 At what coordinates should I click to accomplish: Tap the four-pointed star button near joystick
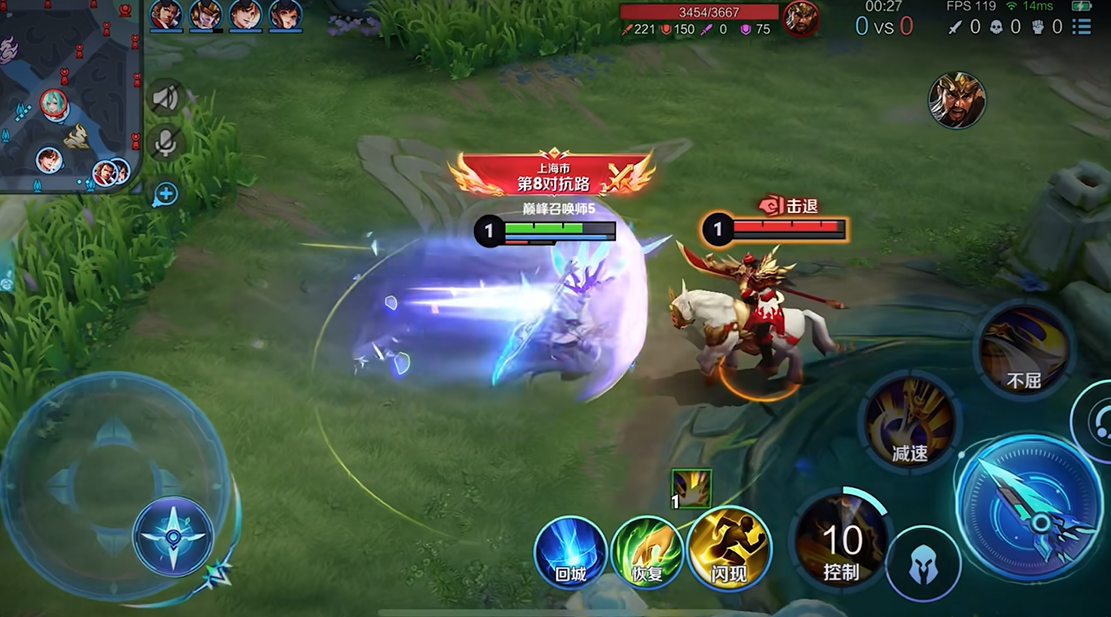click(x=173, y=537)
